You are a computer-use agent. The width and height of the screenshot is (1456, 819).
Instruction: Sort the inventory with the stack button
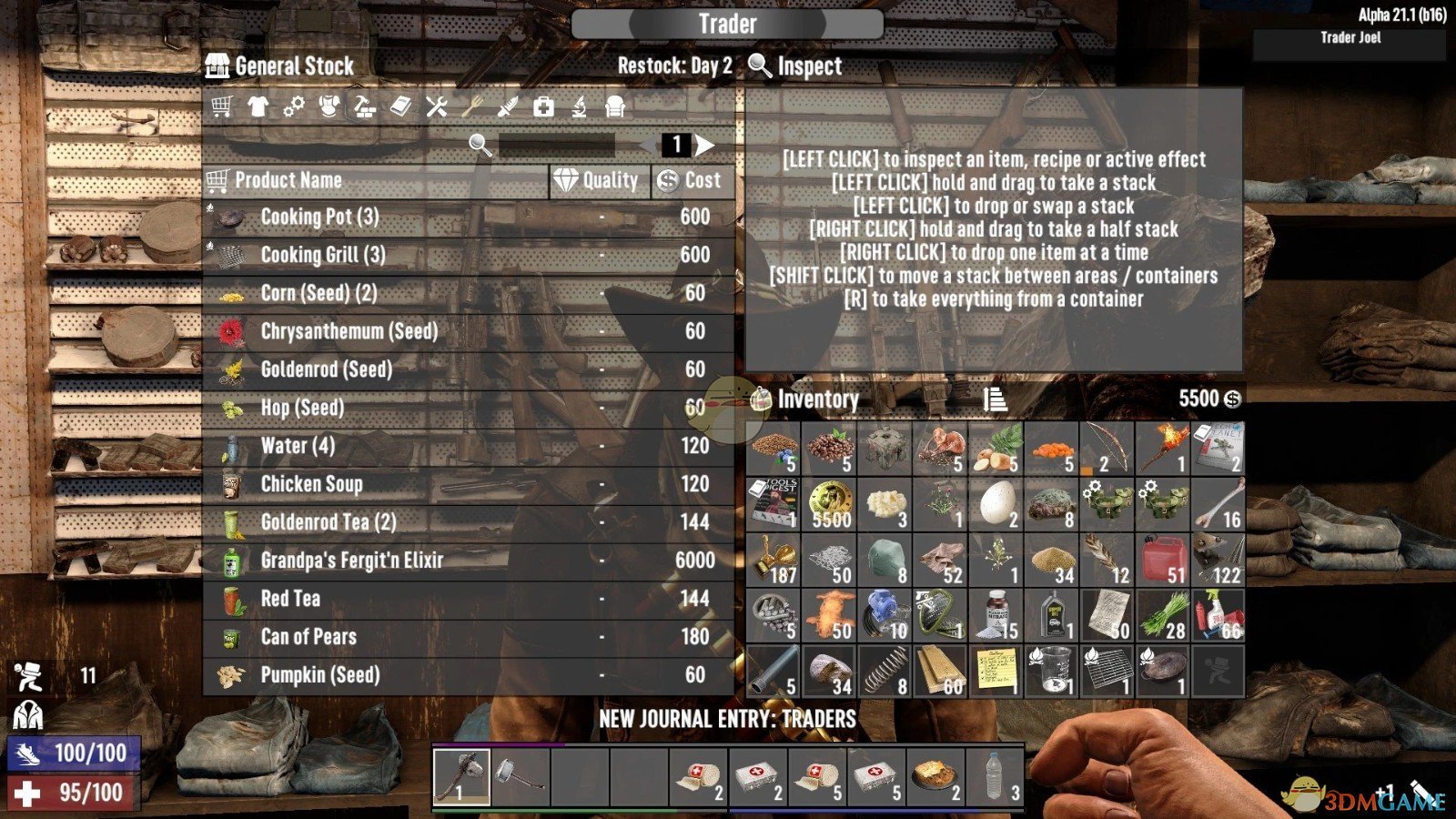[995, 399]
